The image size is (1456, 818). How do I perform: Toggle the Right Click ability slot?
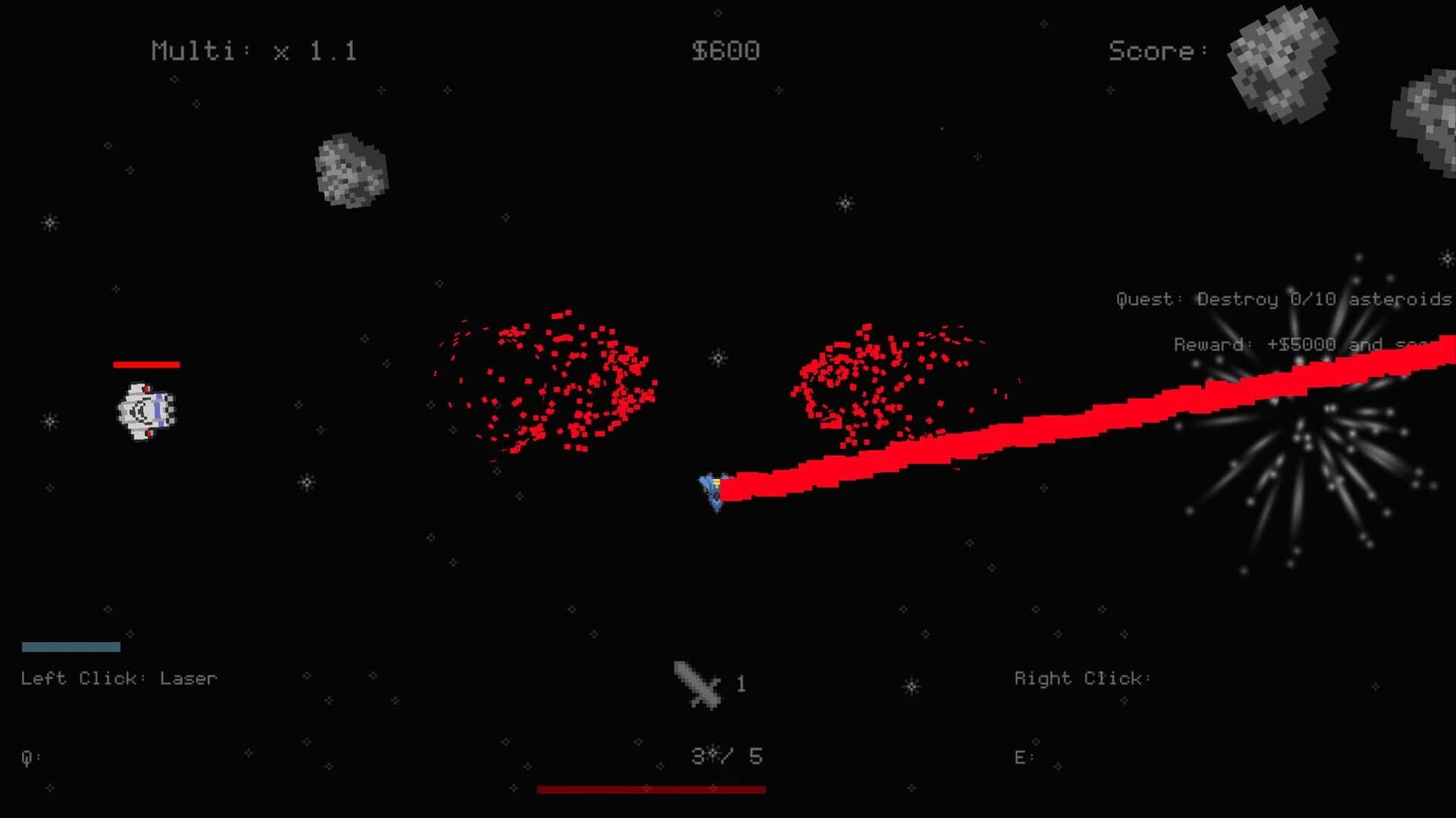pyautogui.click(x=1083, y=679)
